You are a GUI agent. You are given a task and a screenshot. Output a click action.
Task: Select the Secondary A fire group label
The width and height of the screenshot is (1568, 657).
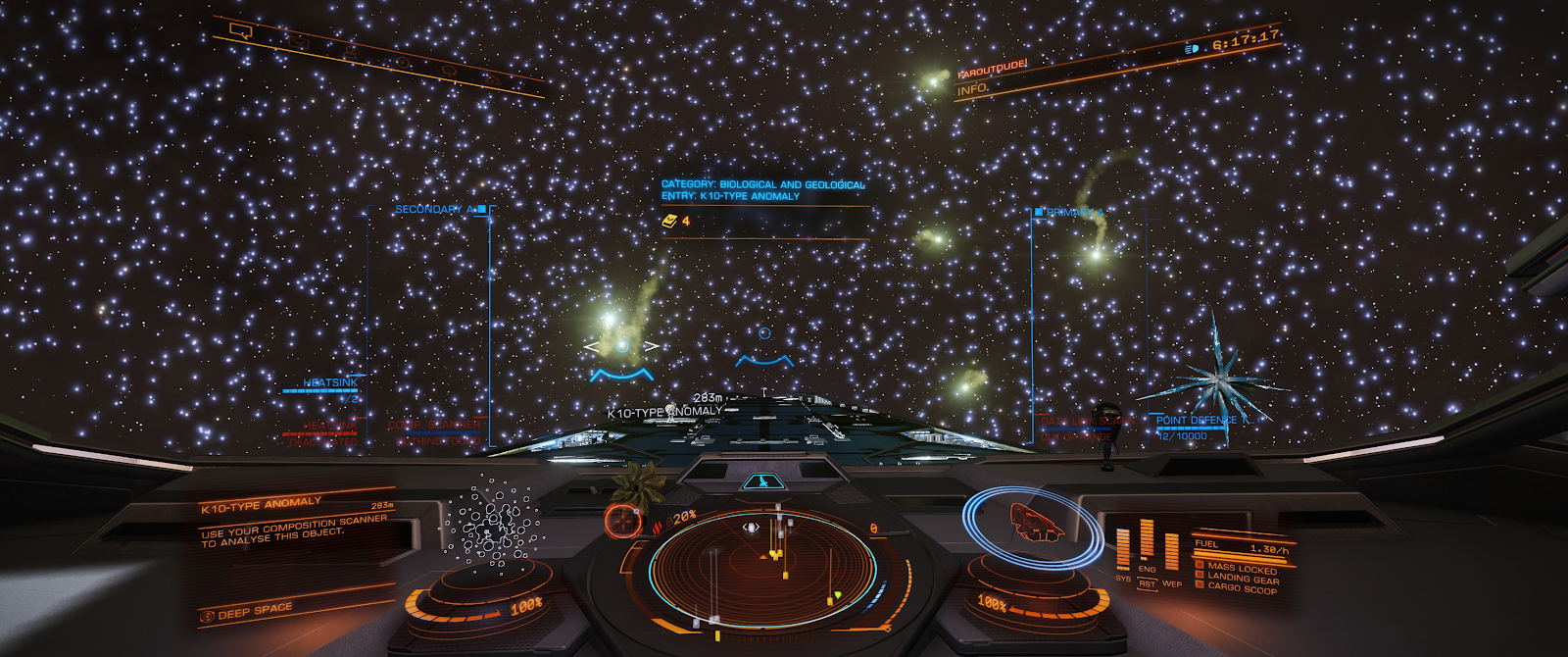[x=435, y=209]
